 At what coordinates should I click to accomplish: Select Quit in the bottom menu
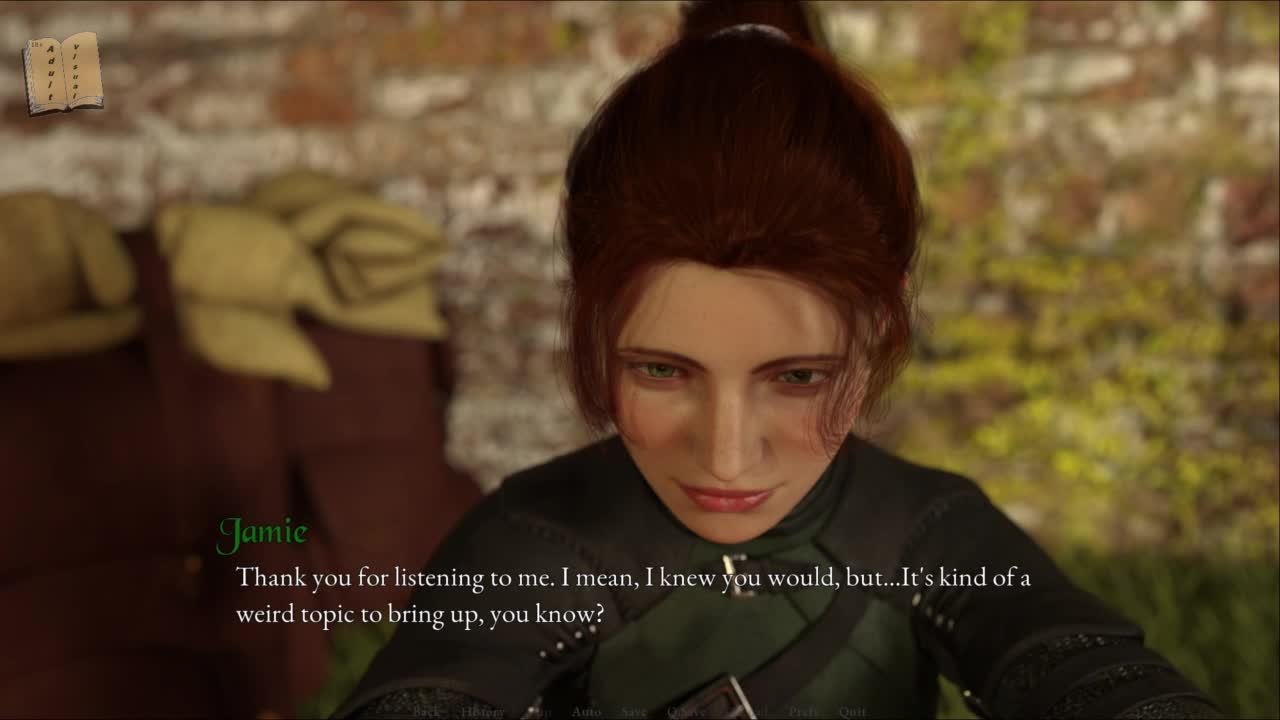coord(853,712)
